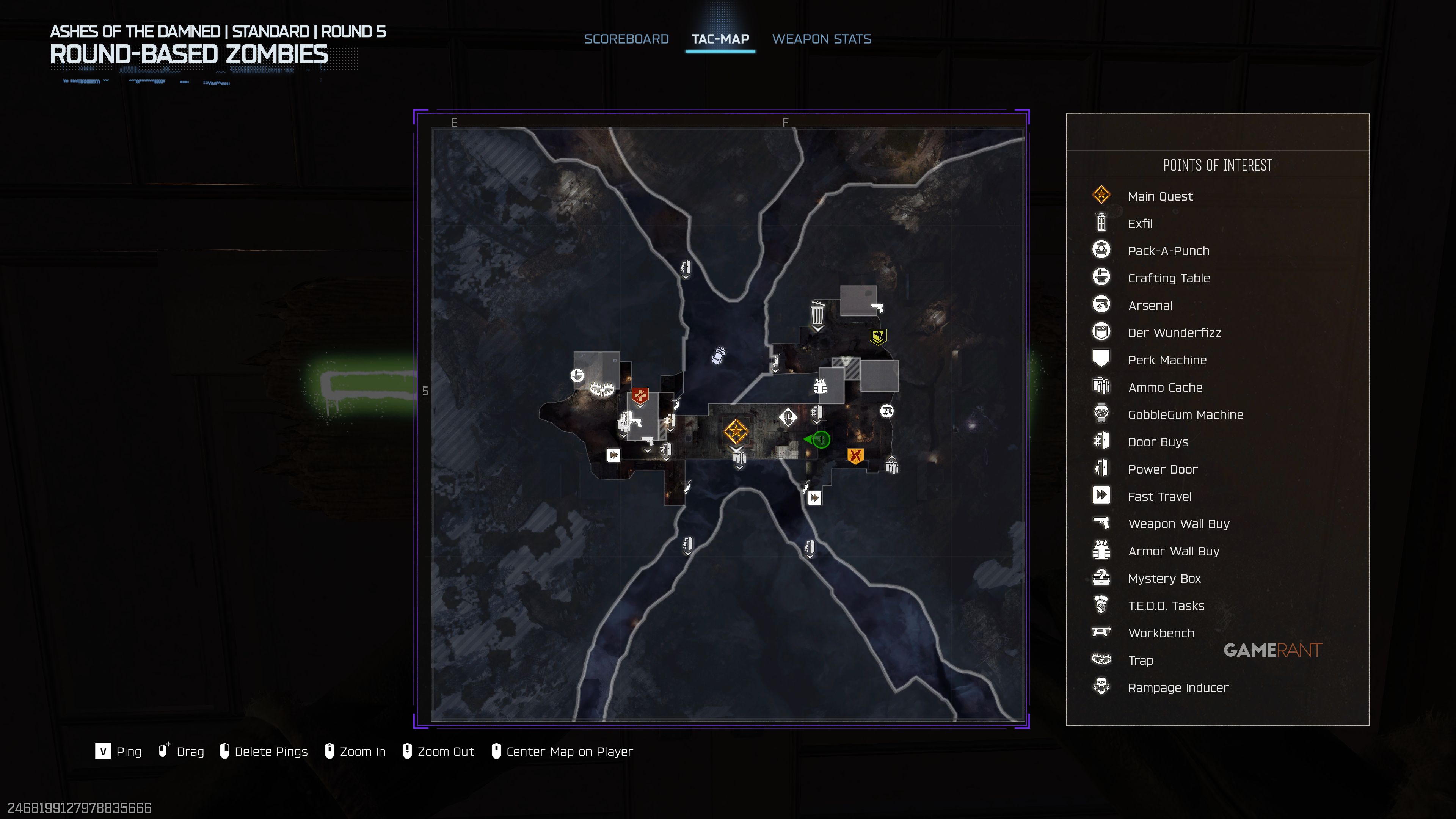This screenshot has width=1456, height=819.
Task: Click the yellow shield perk marker
Action: (x=878, y=337)
